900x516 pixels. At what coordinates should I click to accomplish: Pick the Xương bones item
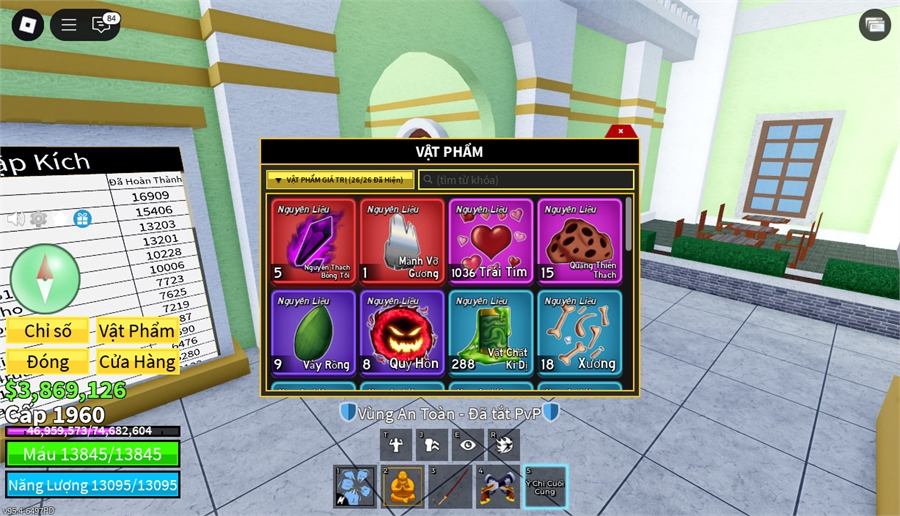(x=579, y=332)
